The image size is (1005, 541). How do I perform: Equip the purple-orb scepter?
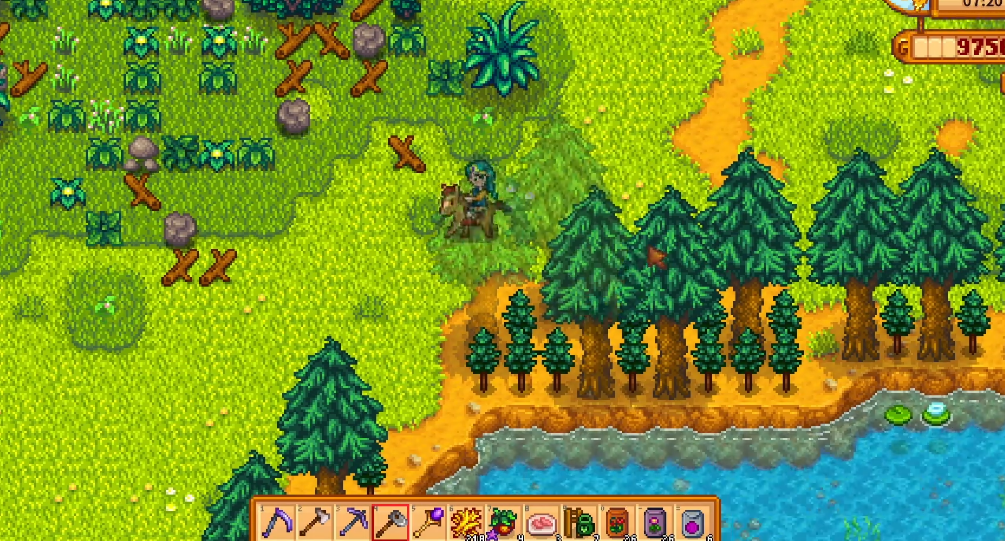(427, 521)
